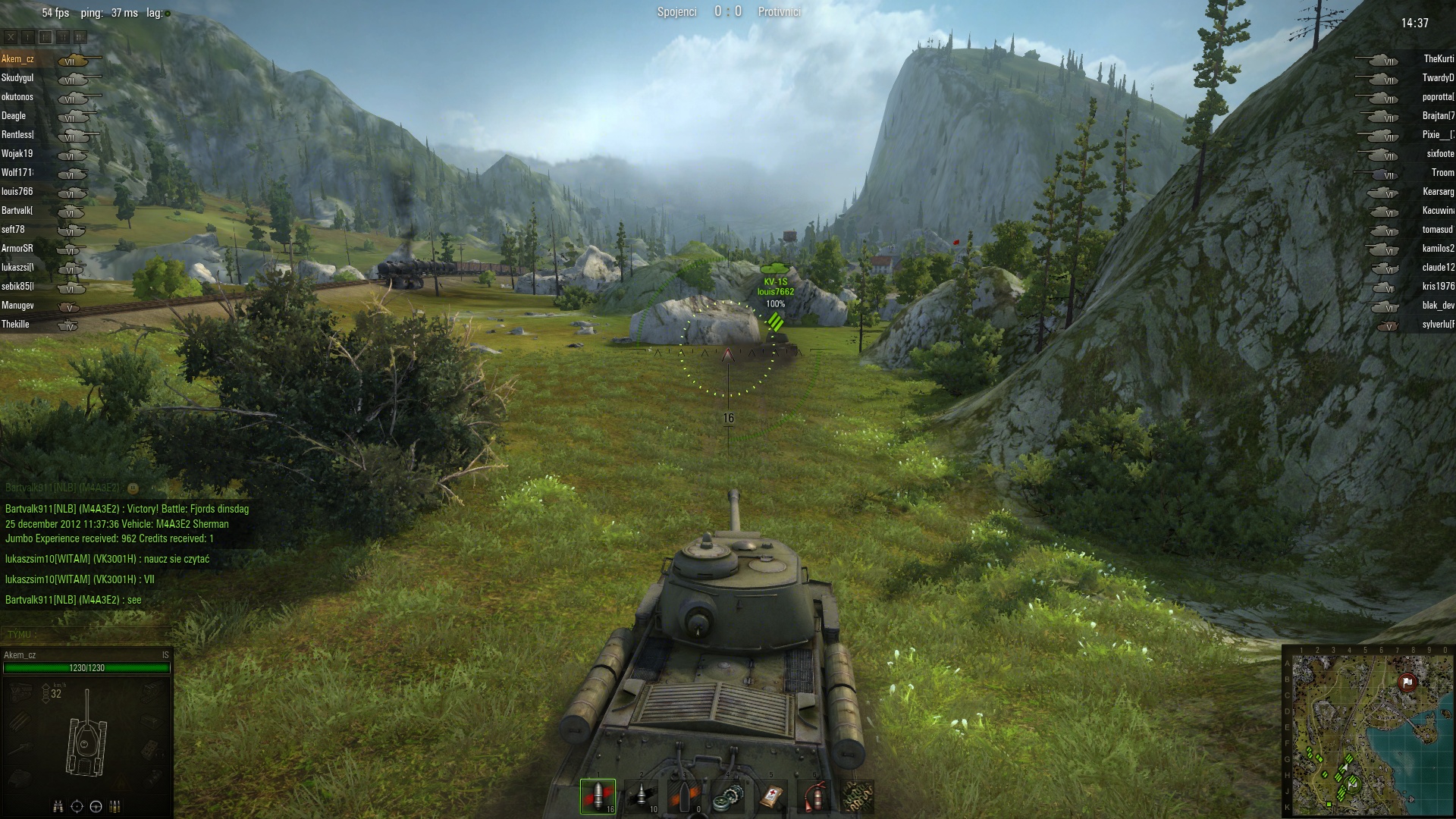Activate the first aid kit consumable
Image resolution: width=1456 pixels, height=819 pixels.
(x=772, y=796)
